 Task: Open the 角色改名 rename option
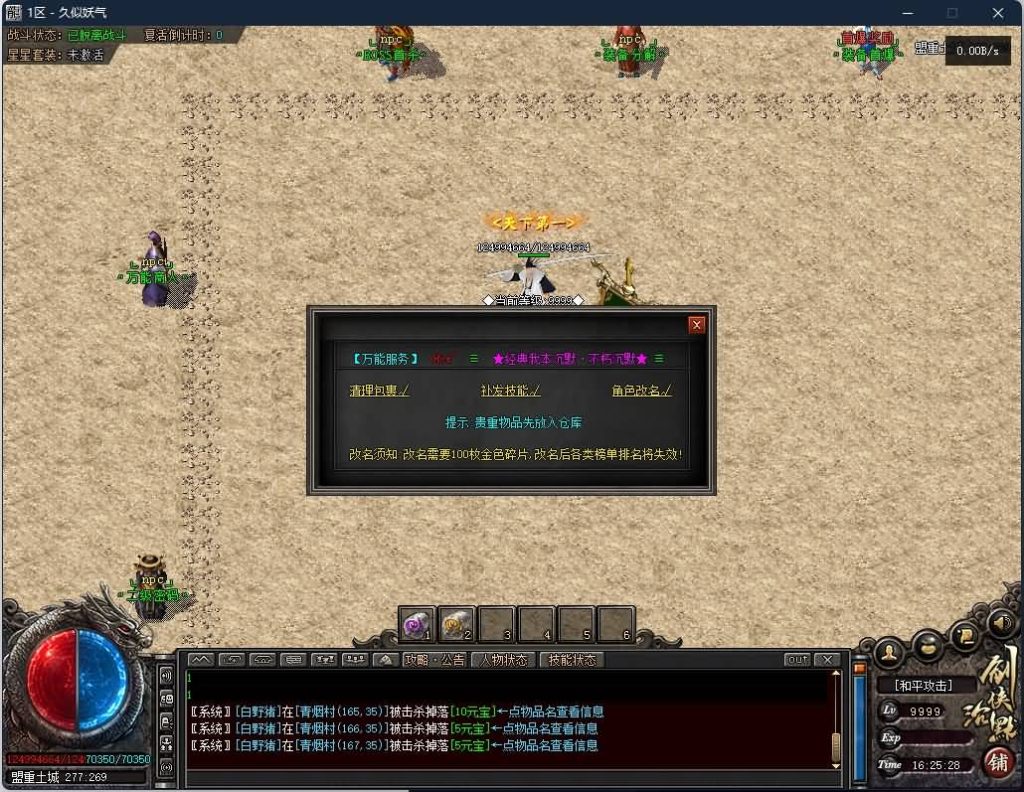click(642, 391)
